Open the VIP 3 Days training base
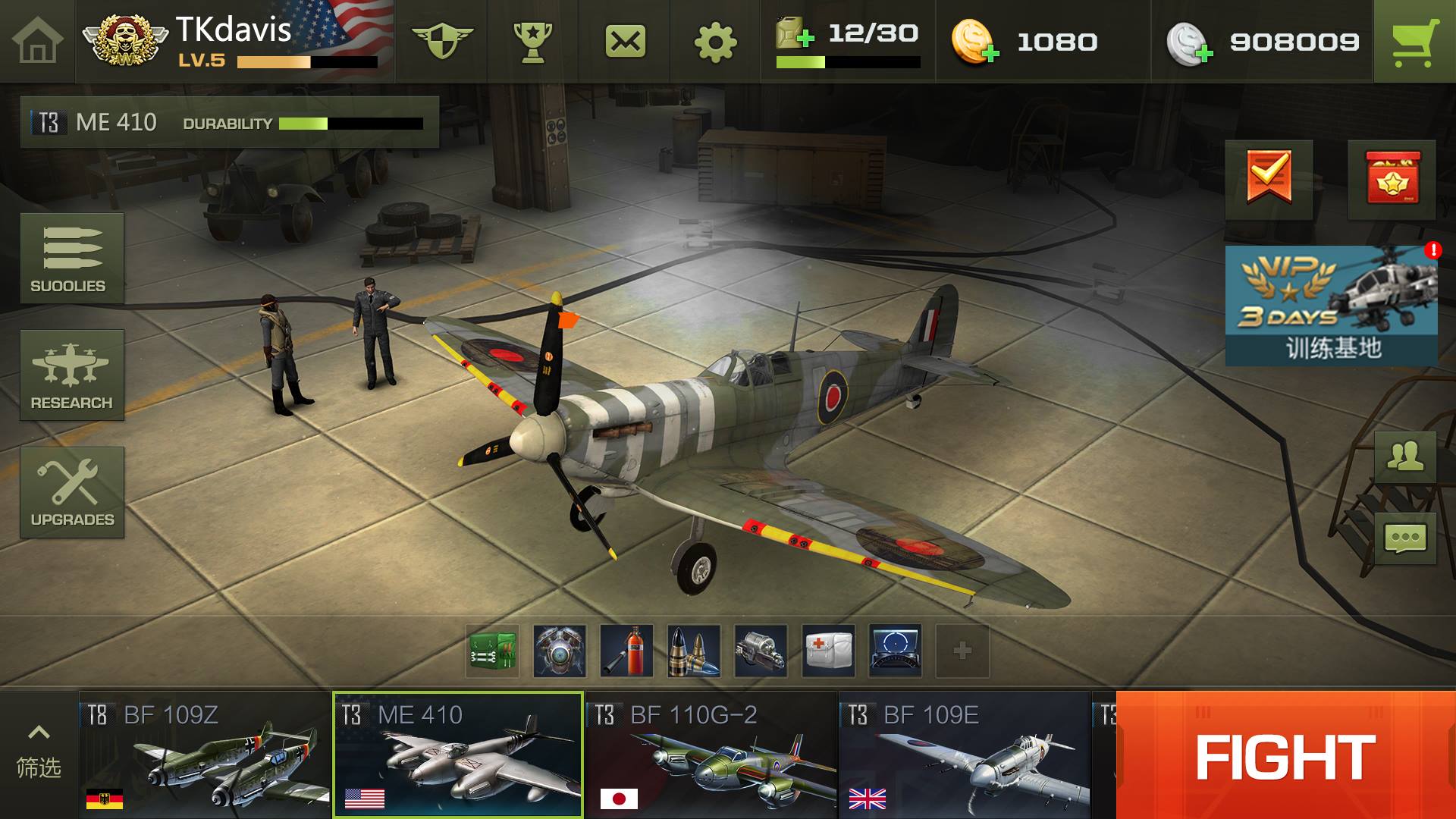Viewport: 1456px width, 819px height. pos(1332,306)
